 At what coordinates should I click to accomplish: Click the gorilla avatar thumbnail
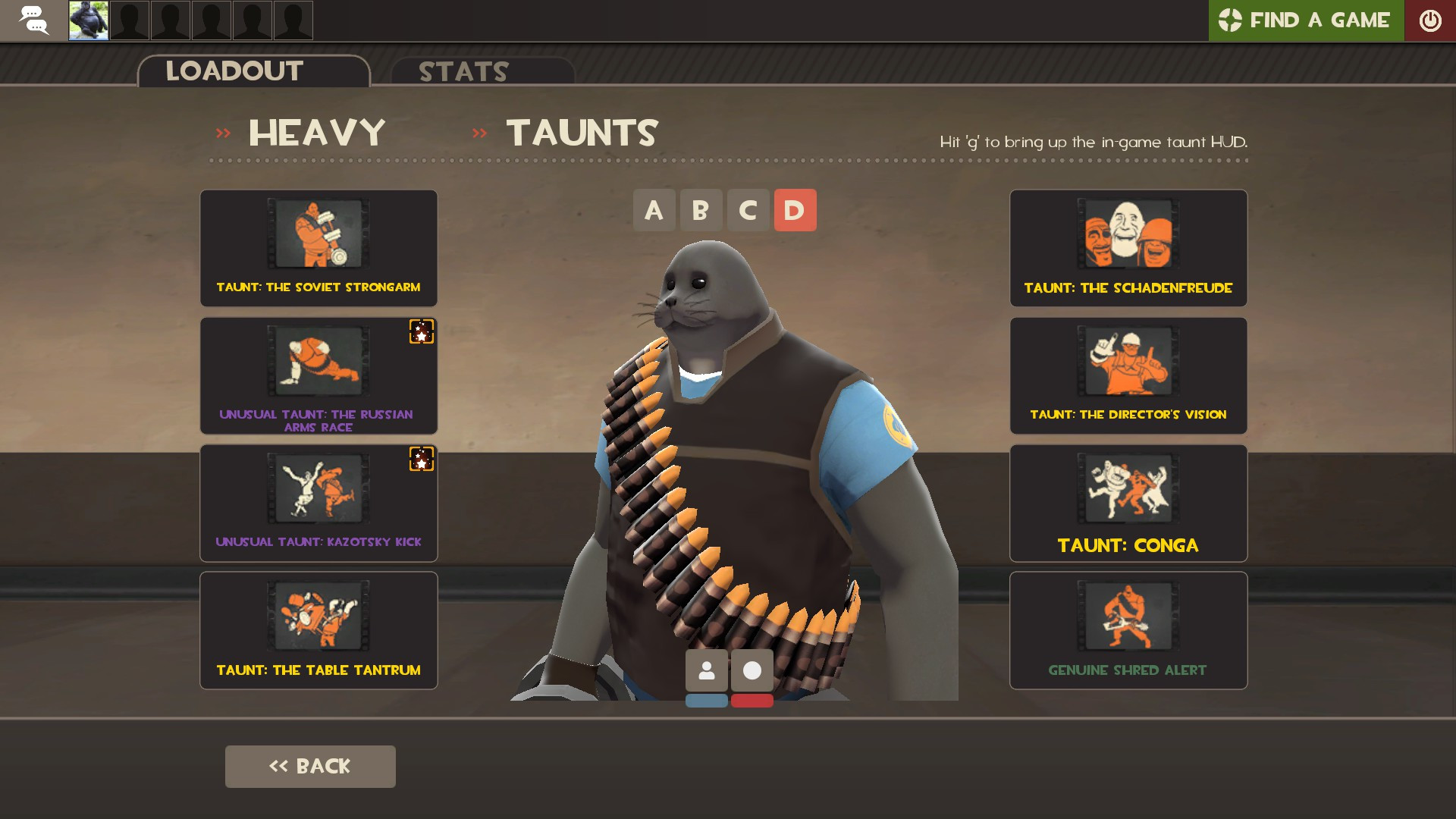coord(88,20)
